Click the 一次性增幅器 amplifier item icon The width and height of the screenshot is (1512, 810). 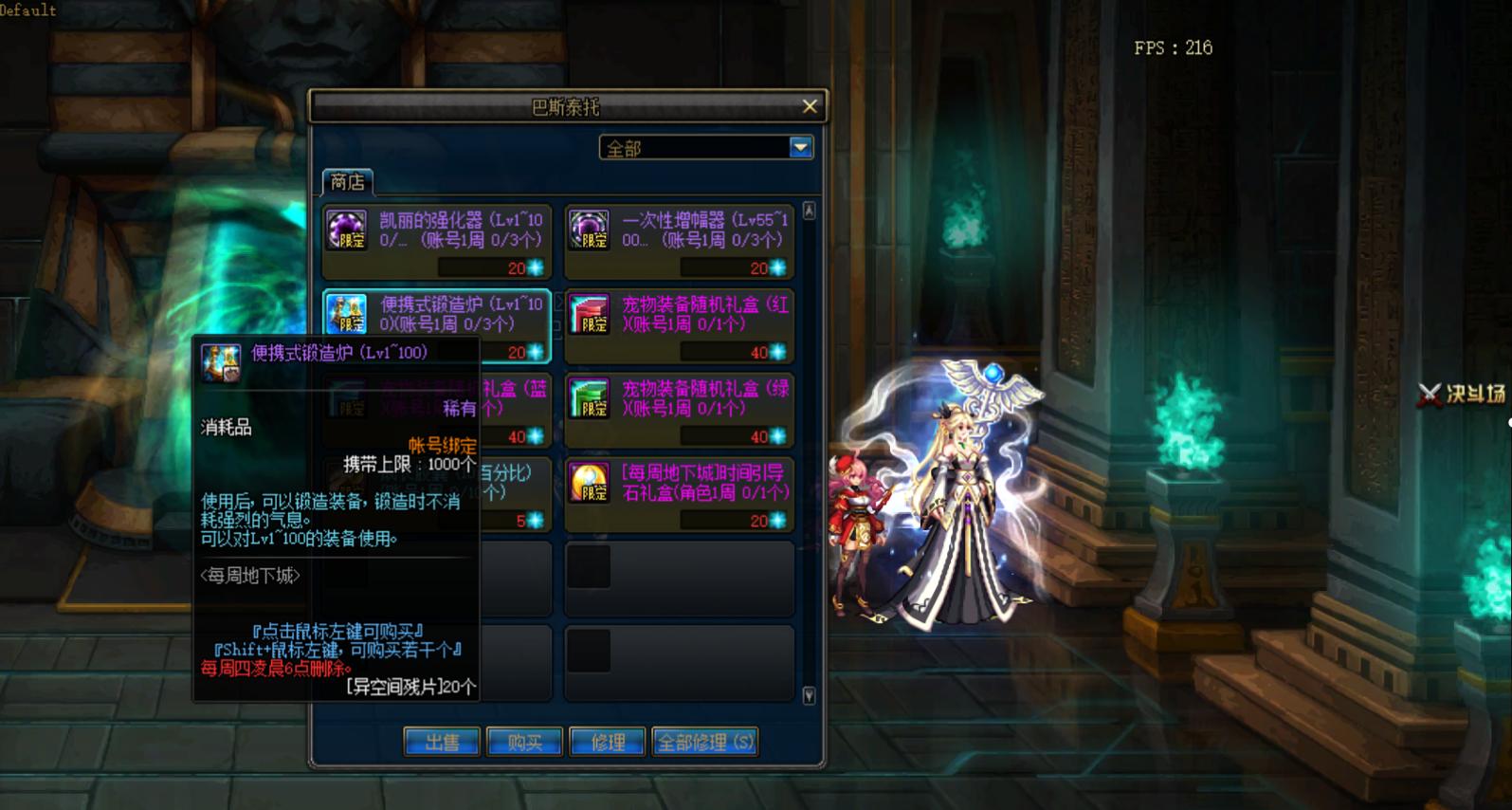(589, 228)
